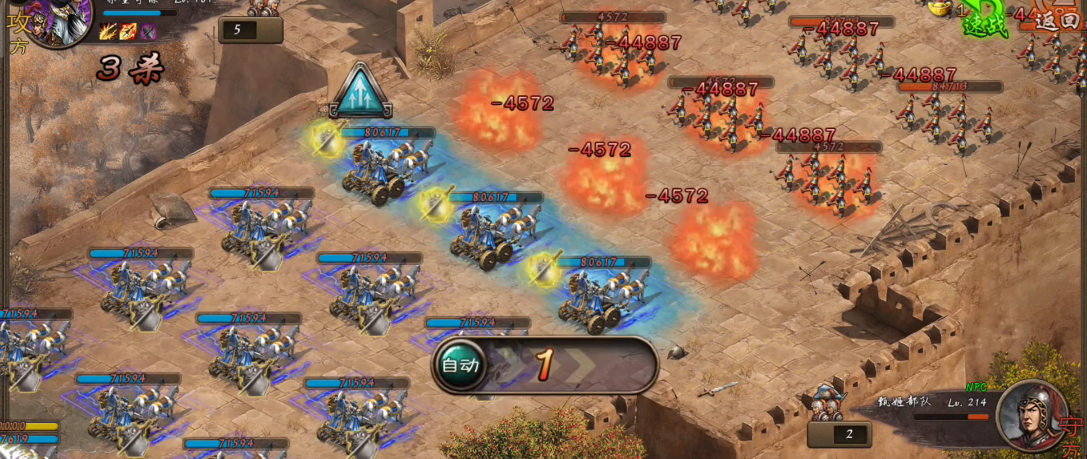Click the purple skill icon
The width and height of the screenshot is (1087, 459).
[x=148, y=32]
